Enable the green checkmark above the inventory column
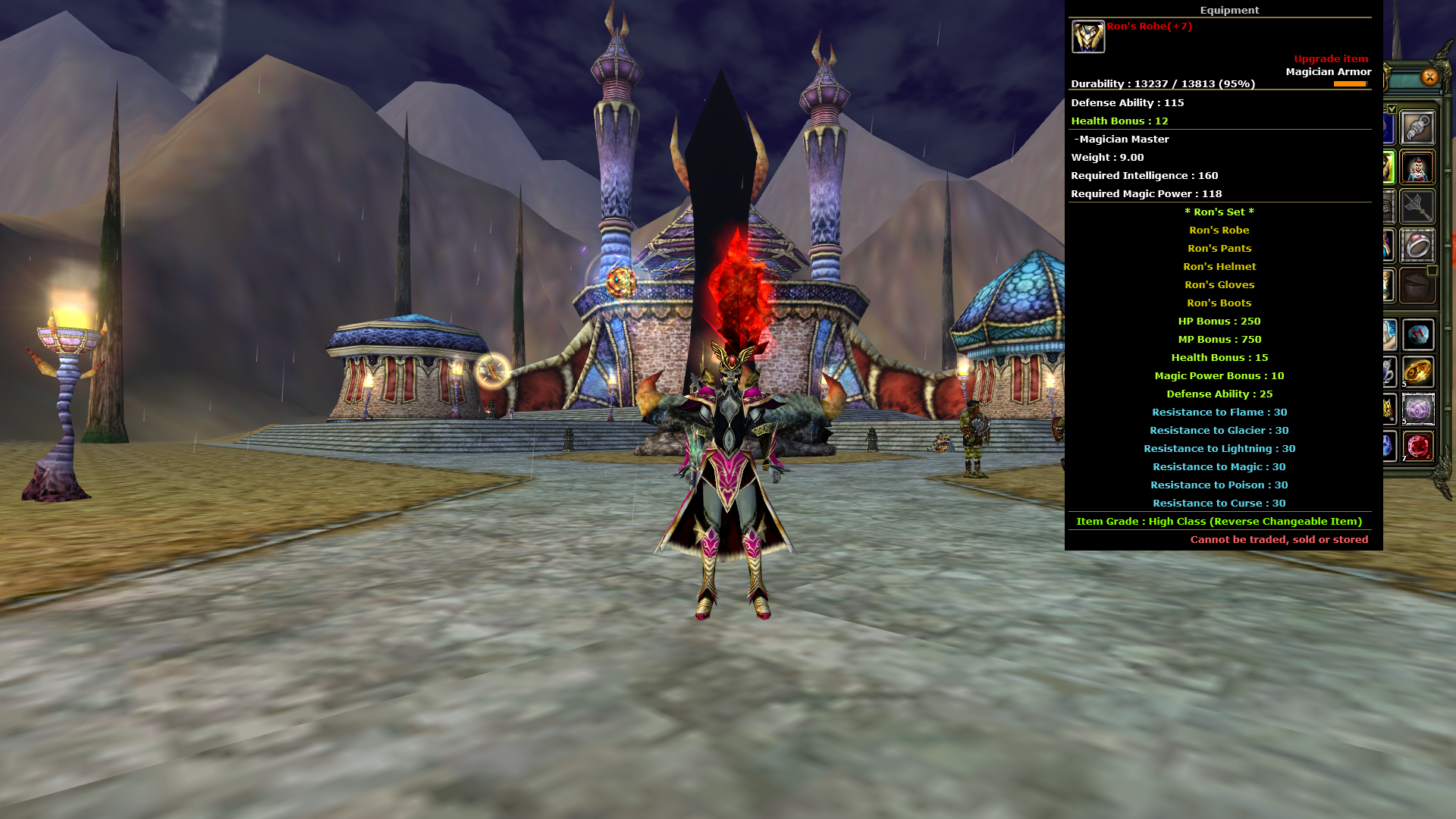The height and width of the screenshot is (819, 1456). [x=1392, y=107]
